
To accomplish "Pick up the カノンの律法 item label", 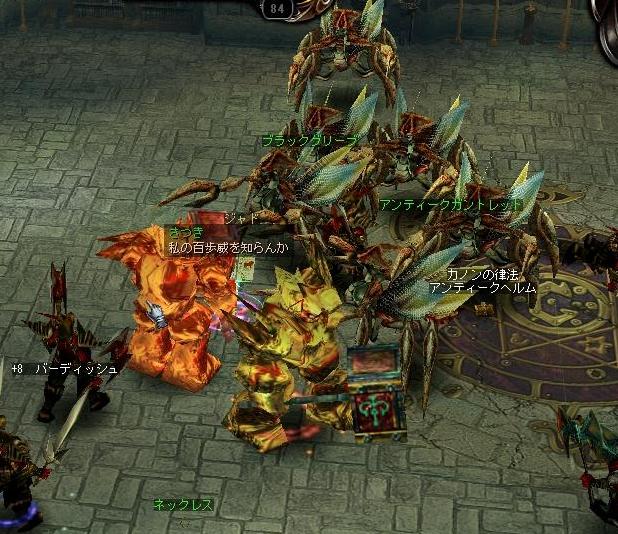I will [x=484, y=274].
